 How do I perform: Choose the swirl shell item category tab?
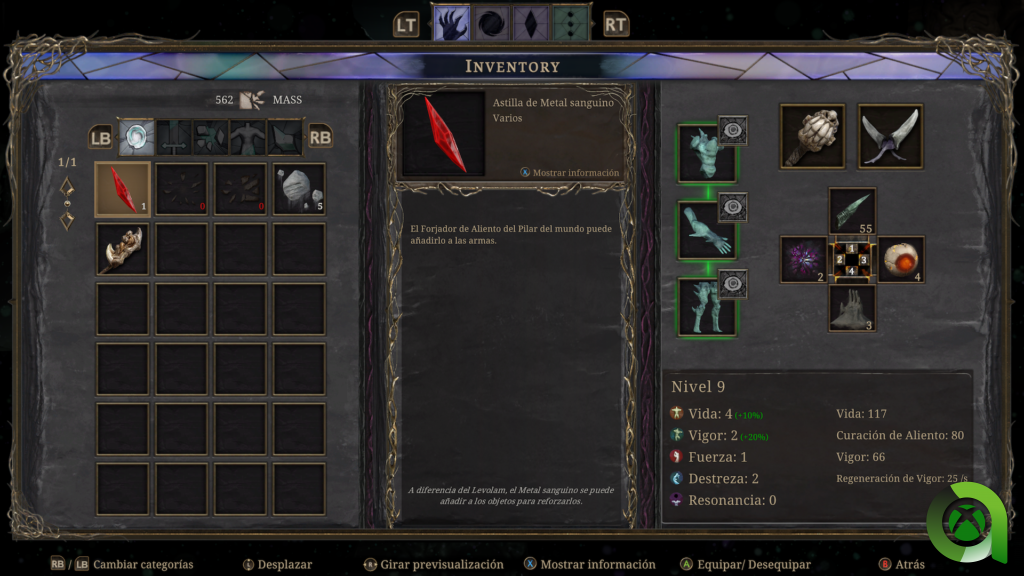(x=136, y=137)
